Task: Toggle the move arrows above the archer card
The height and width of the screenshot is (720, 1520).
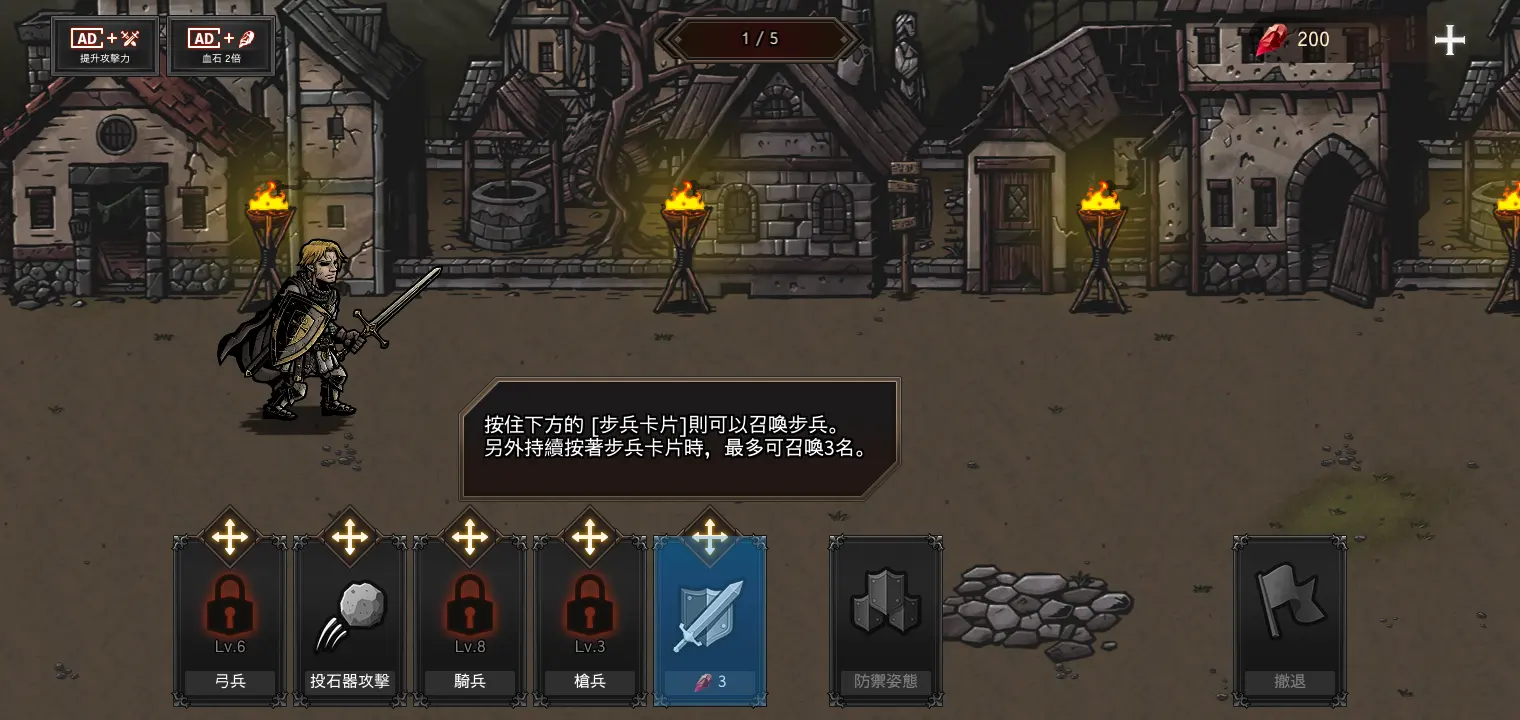Action: point(228,537)
